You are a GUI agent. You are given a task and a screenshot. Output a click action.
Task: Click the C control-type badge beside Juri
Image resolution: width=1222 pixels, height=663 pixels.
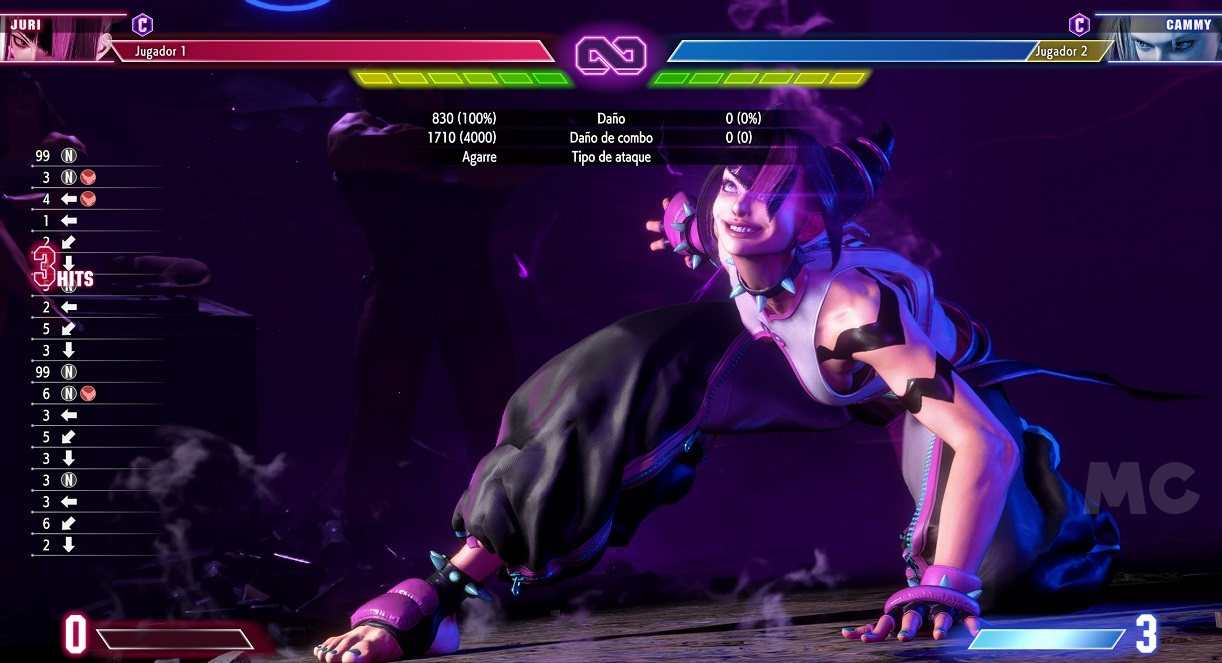click(143, 24)
